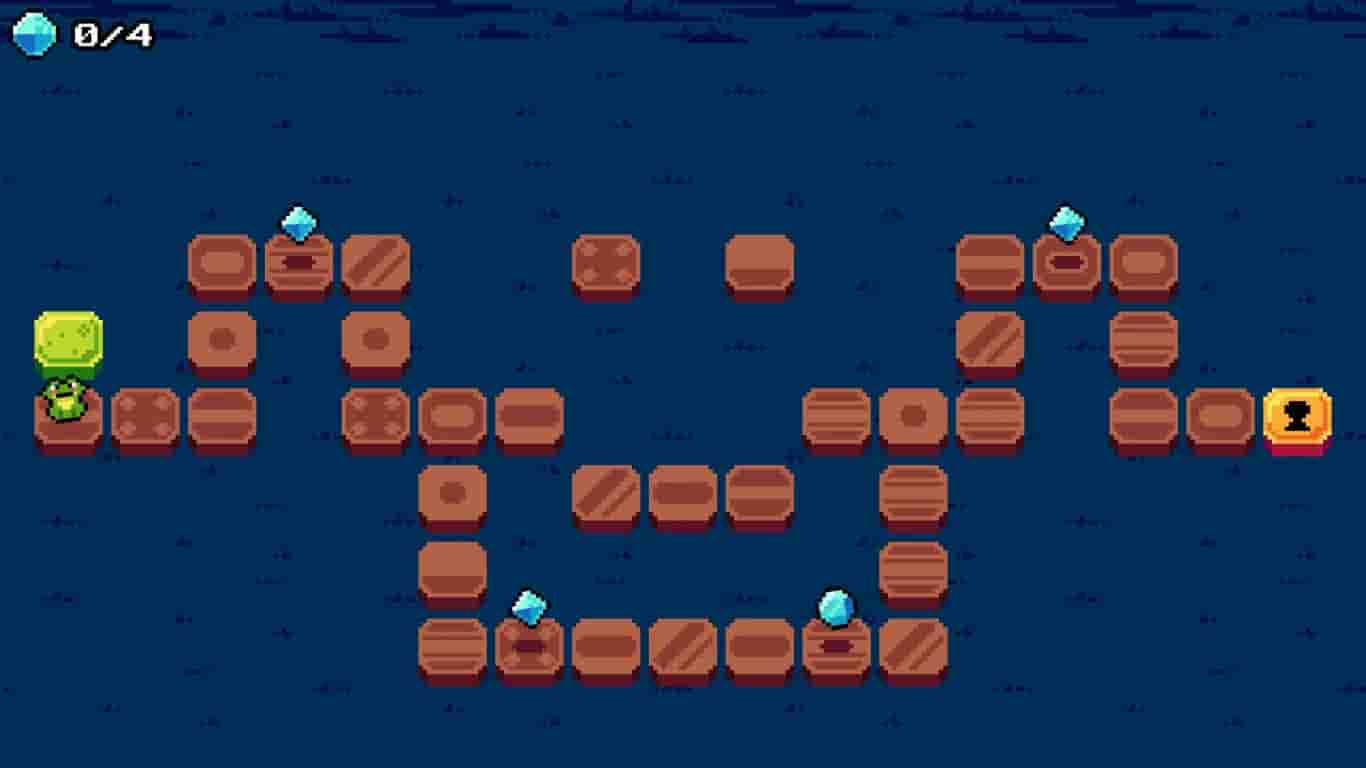Select the four-dot tile near the top middle
This screenshot has height=768, width=1366.
(605, 262)
